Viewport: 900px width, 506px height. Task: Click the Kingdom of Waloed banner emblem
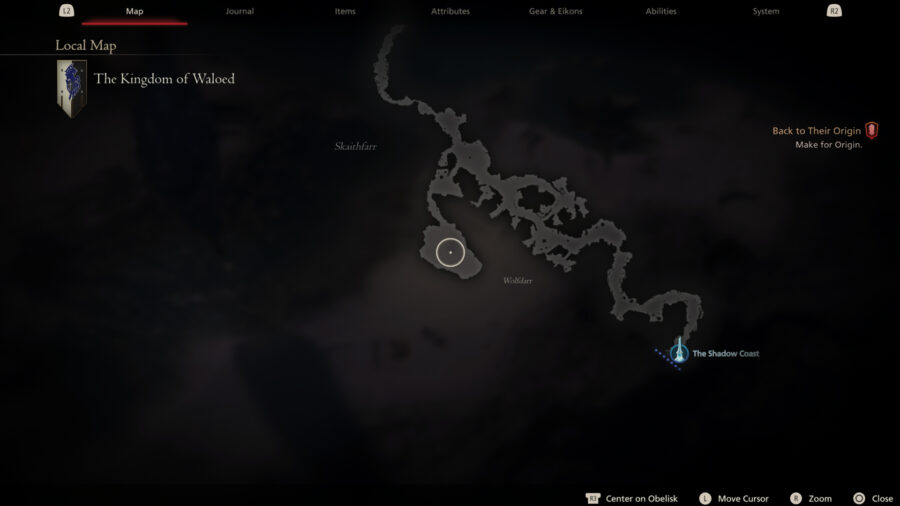71,88
